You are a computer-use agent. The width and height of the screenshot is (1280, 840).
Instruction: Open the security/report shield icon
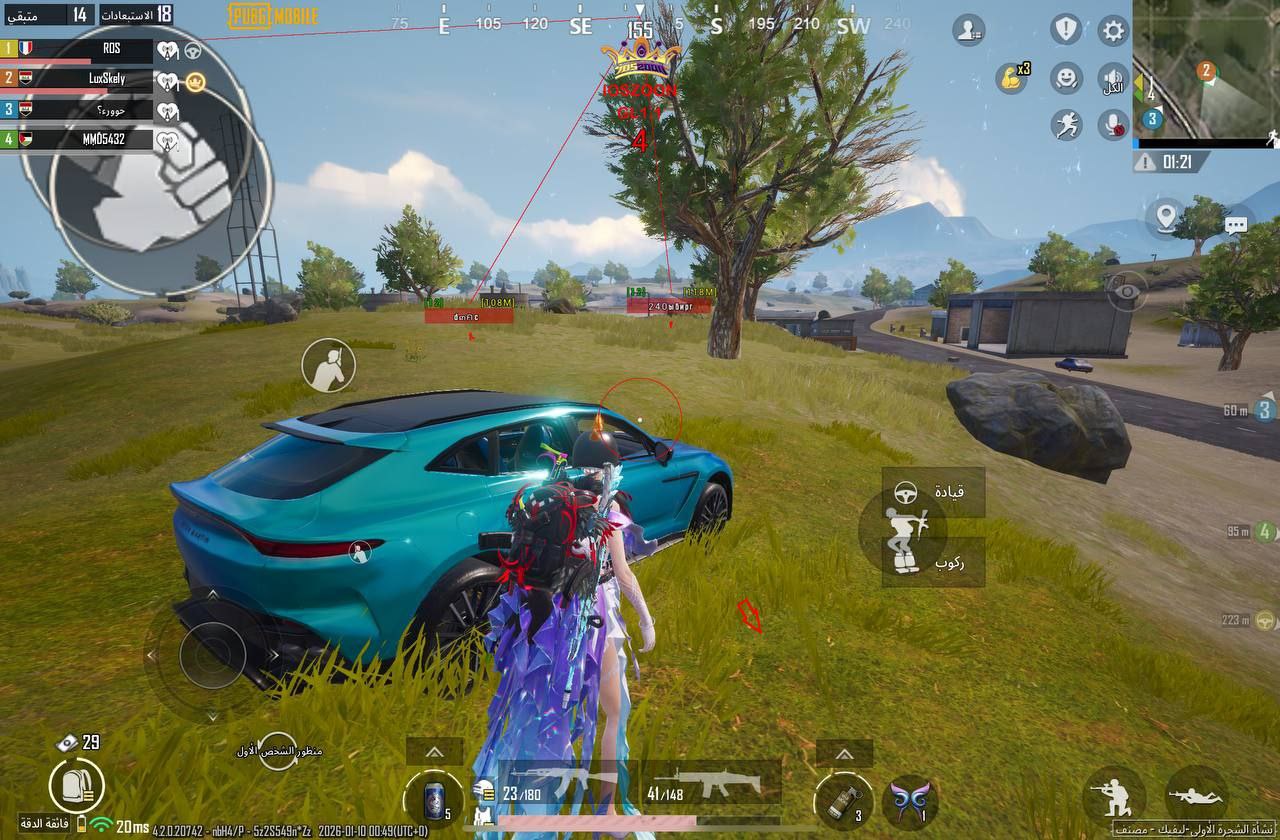(x=1066, y=30)
